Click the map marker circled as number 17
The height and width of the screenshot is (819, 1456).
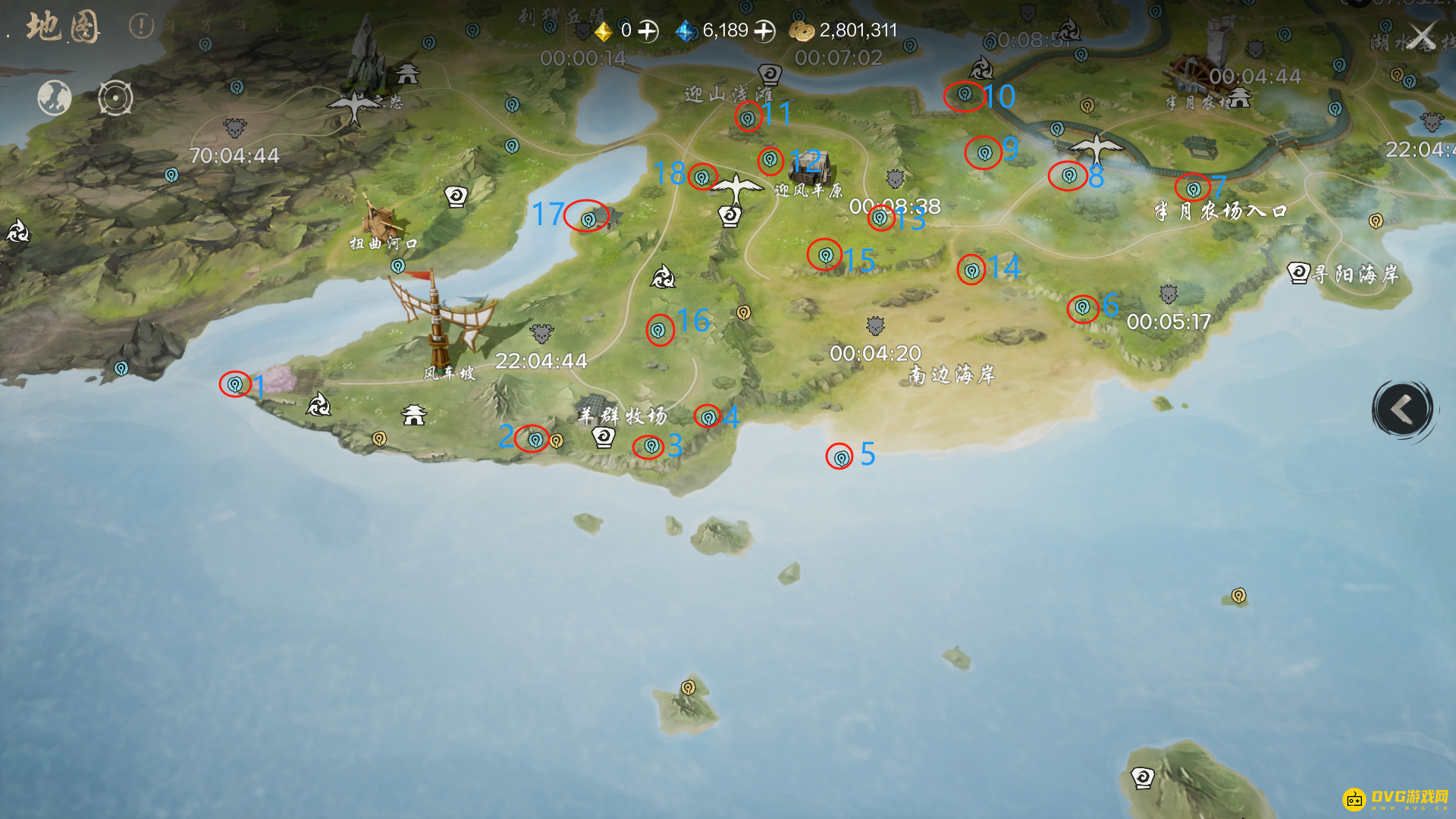pyautogui.click(x=588, y=220)
